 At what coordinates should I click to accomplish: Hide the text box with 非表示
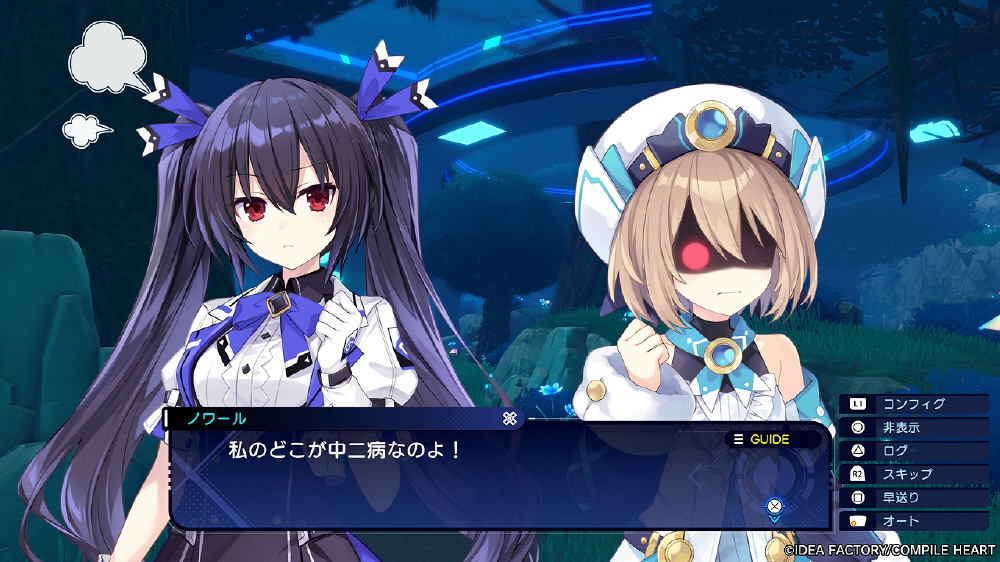coord(913,427)
